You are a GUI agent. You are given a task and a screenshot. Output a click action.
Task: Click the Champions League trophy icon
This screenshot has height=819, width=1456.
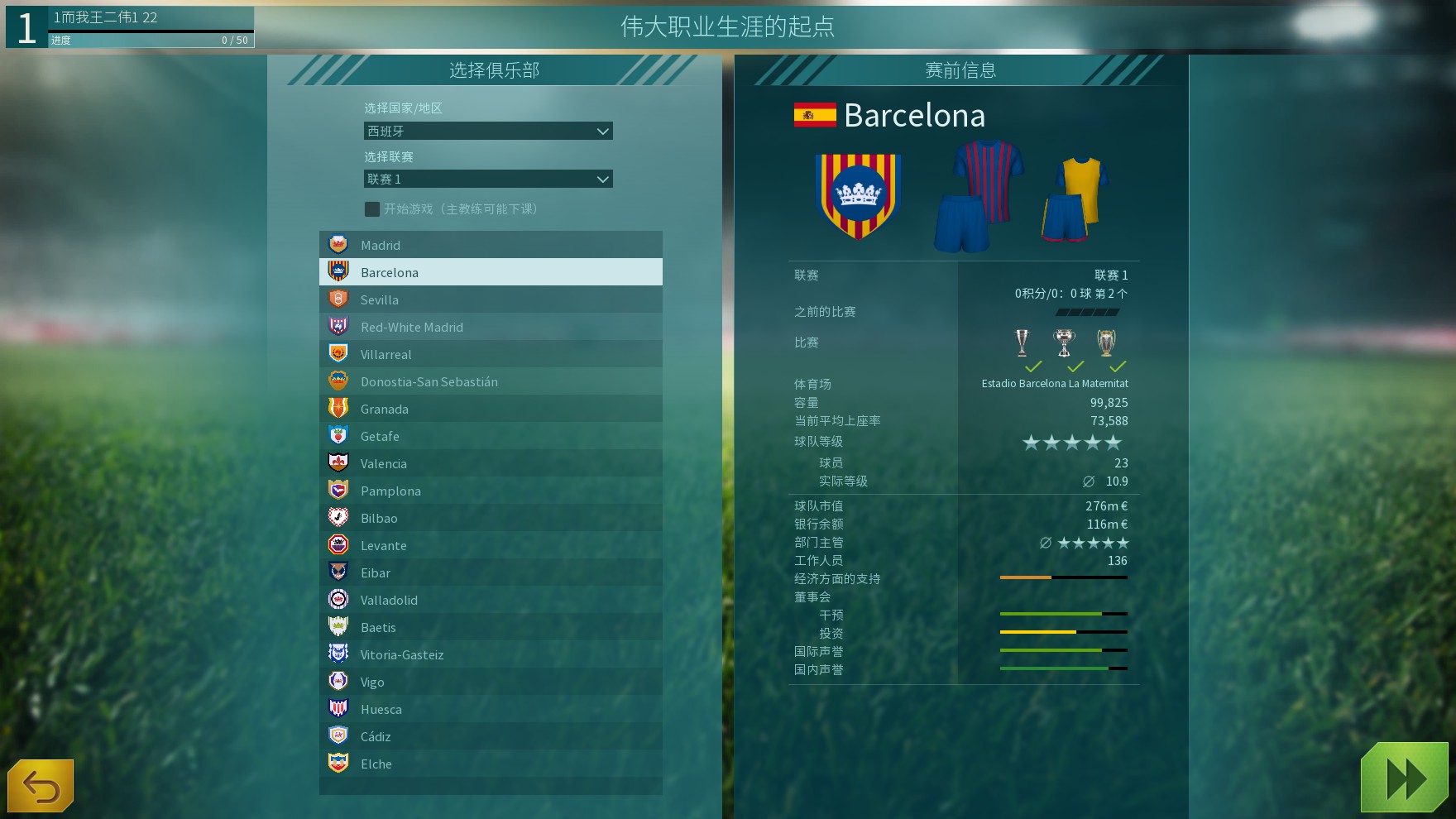coord(1105,342)
